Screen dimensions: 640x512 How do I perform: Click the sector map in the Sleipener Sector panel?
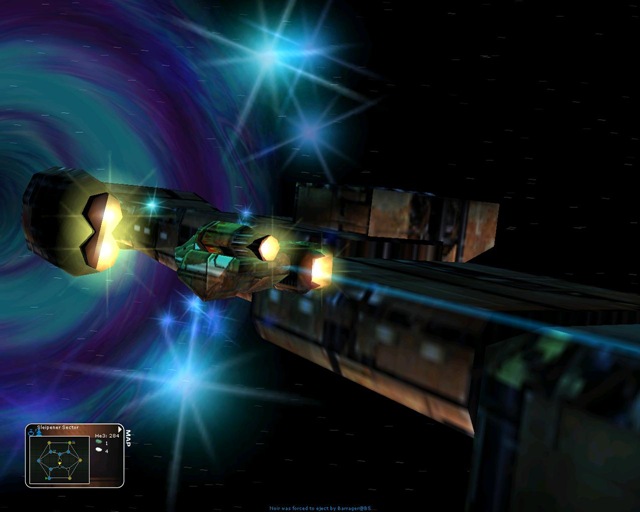[58, 460]
